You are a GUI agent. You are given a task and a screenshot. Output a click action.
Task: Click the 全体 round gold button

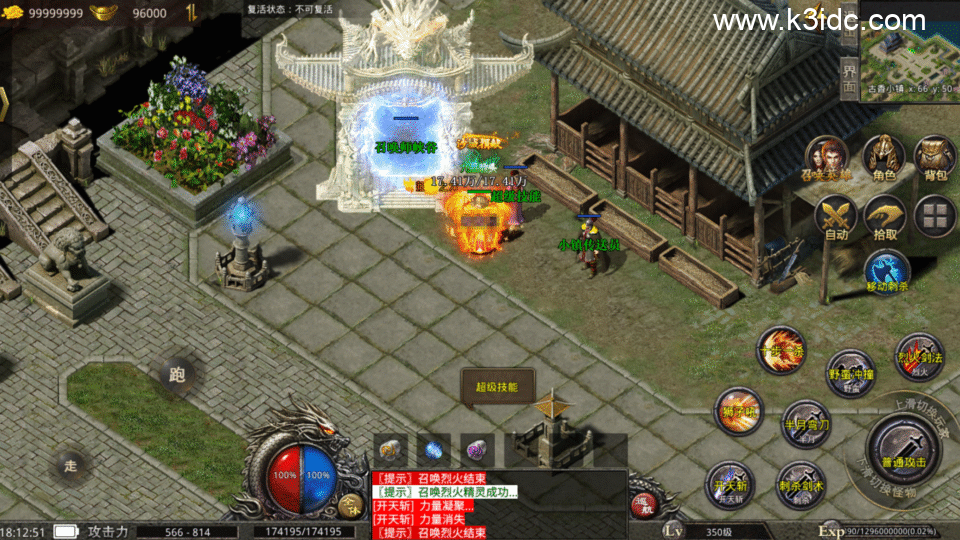coord(350,505)
